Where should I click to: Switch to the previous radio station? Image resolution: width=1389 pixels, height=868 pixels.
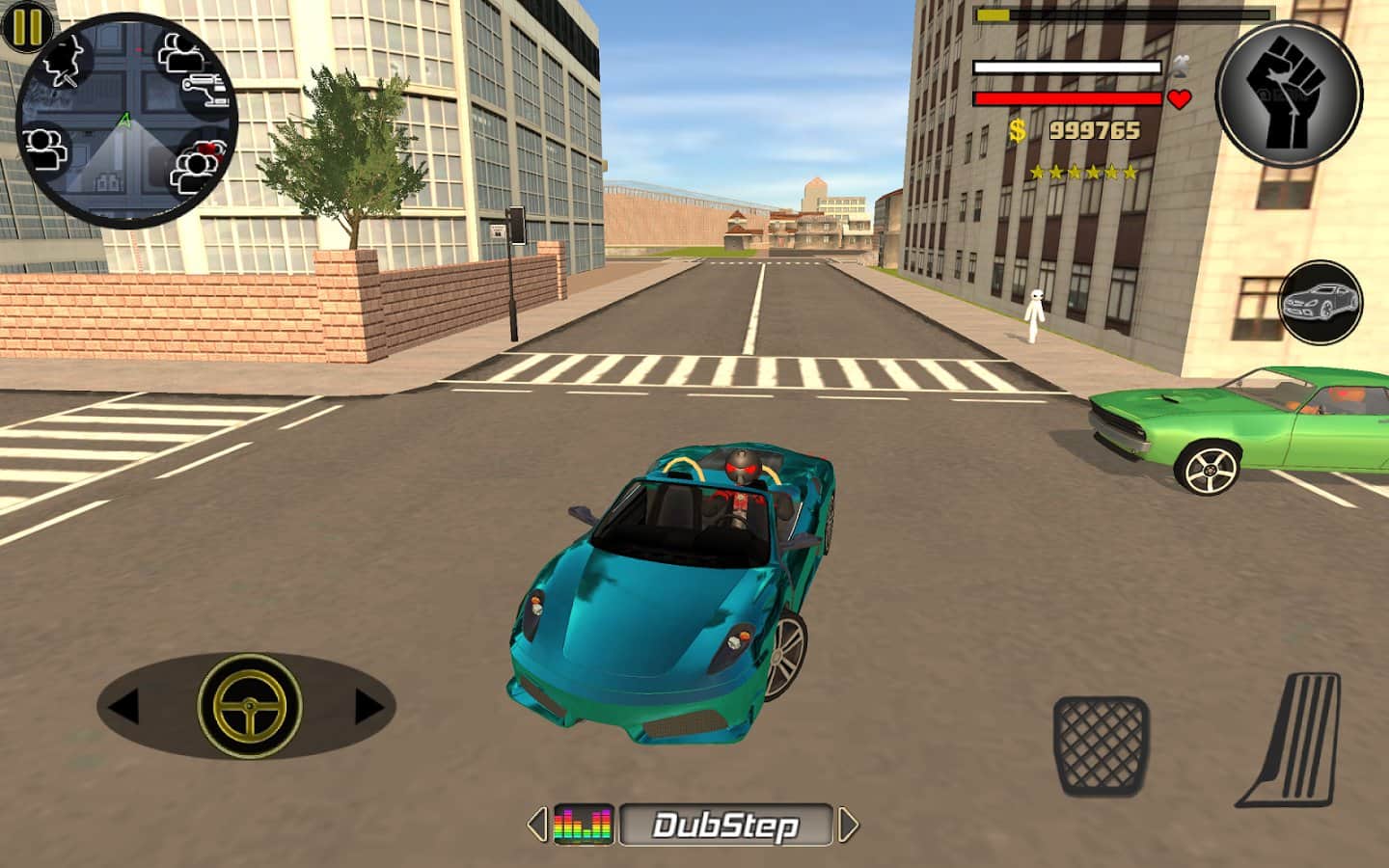[x=536, y=825]
